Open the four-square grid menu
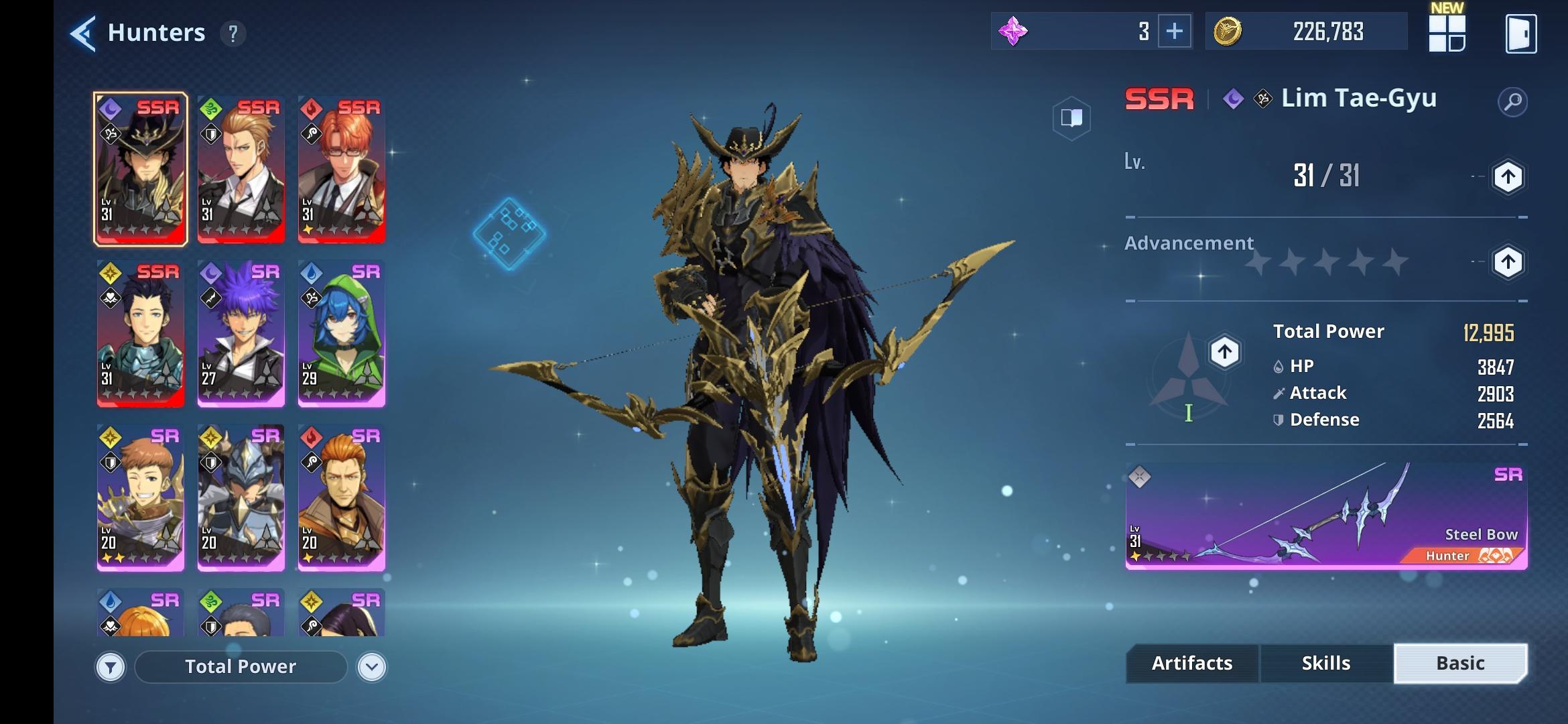The height and width of the screenshot is (724, 1568). click(1447, 33)
